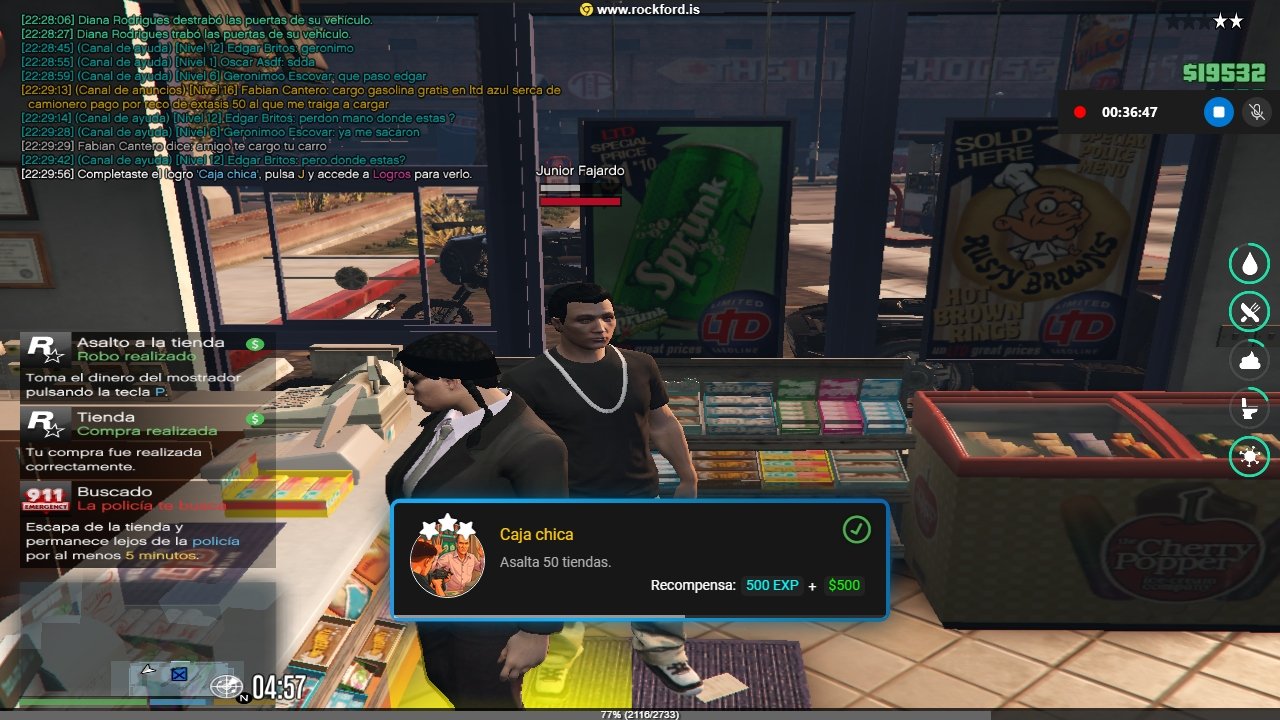Click the virus status icon
Image resolution: width=1280 pixels, height=720 pixels.
point(1249,457)
